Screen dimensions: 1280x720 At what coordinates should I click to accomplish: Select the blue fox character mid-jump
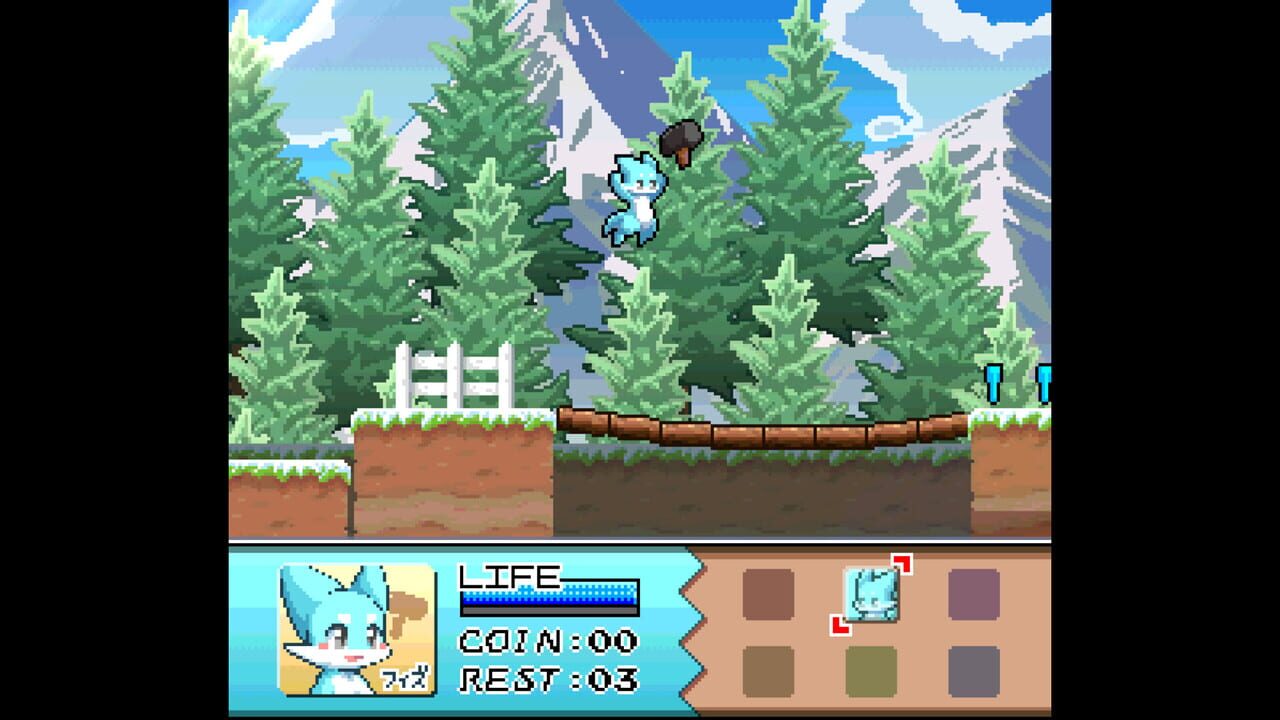pos(637,200)
